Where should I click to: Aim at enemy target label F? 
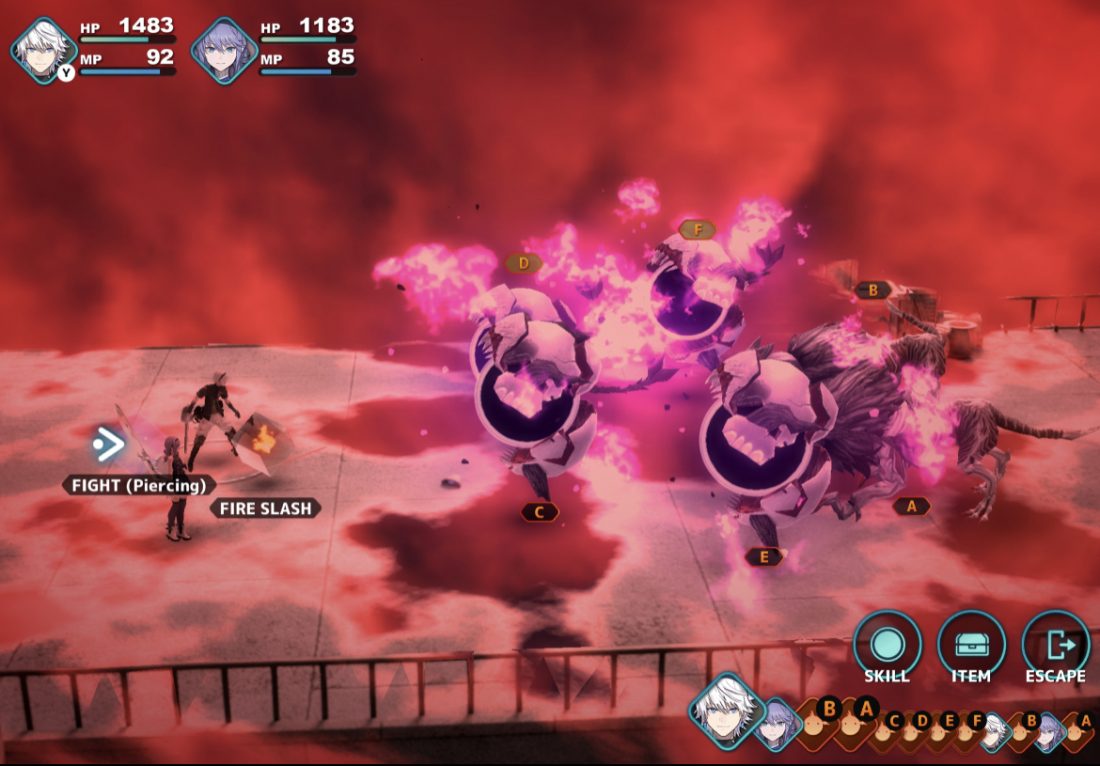(x=697, y=230)
